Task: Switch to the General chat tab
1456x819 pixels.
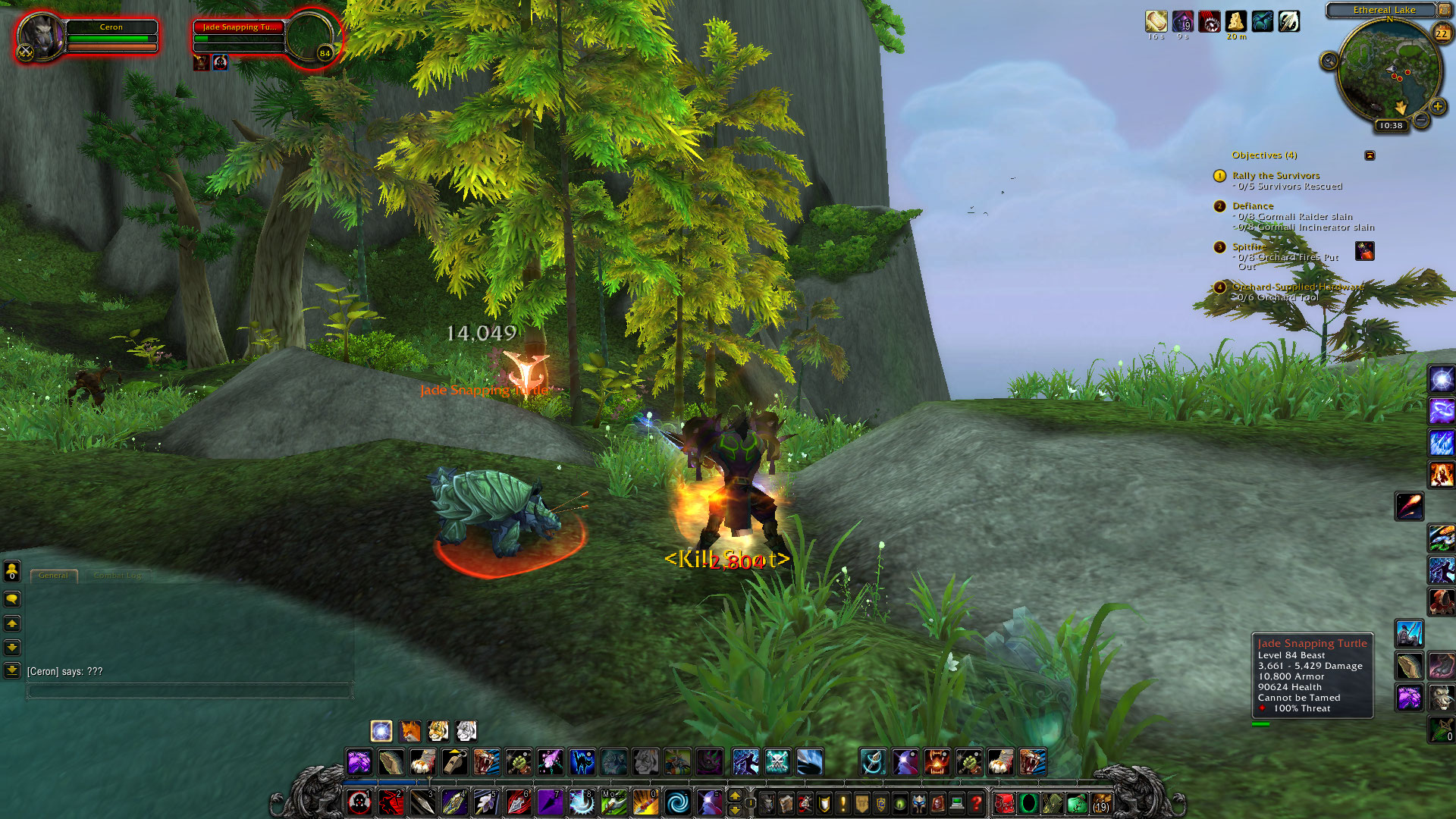Action: tap(54, 576)
